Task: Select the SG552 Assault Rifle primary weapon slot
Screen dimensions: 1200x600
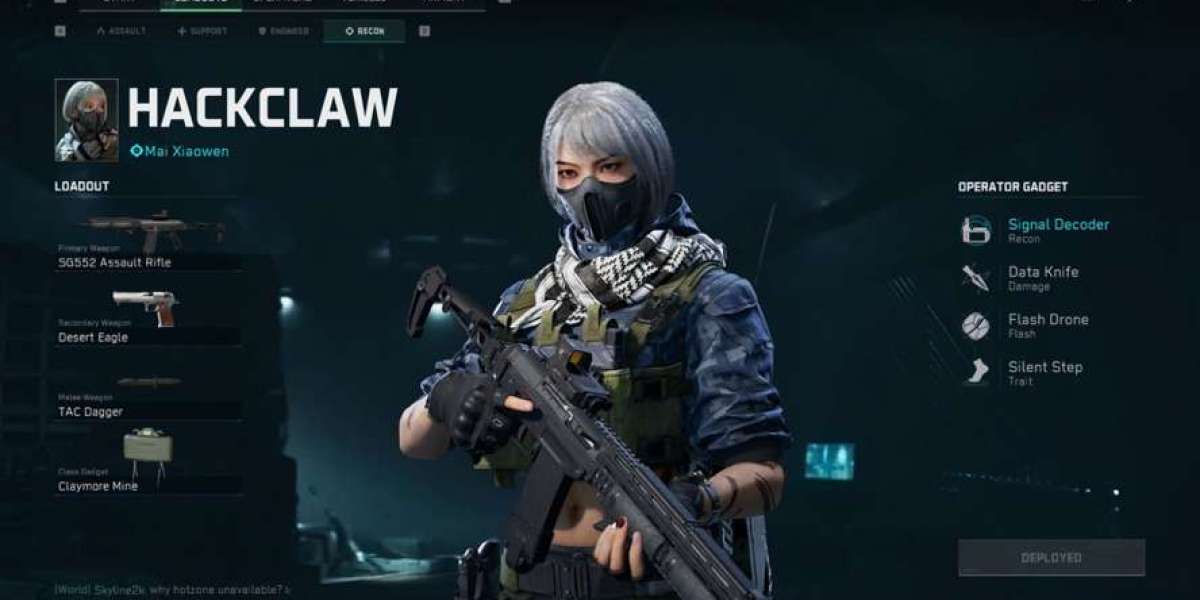Action: pyautogui.click(x=148, y=242)
